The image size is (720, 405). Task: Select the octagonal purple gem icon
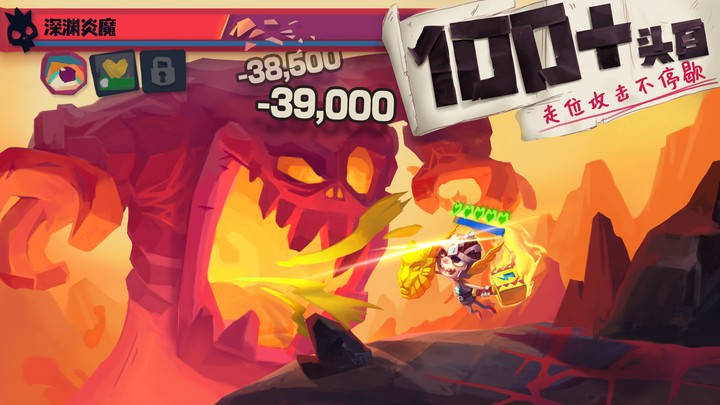click(62, 71)
